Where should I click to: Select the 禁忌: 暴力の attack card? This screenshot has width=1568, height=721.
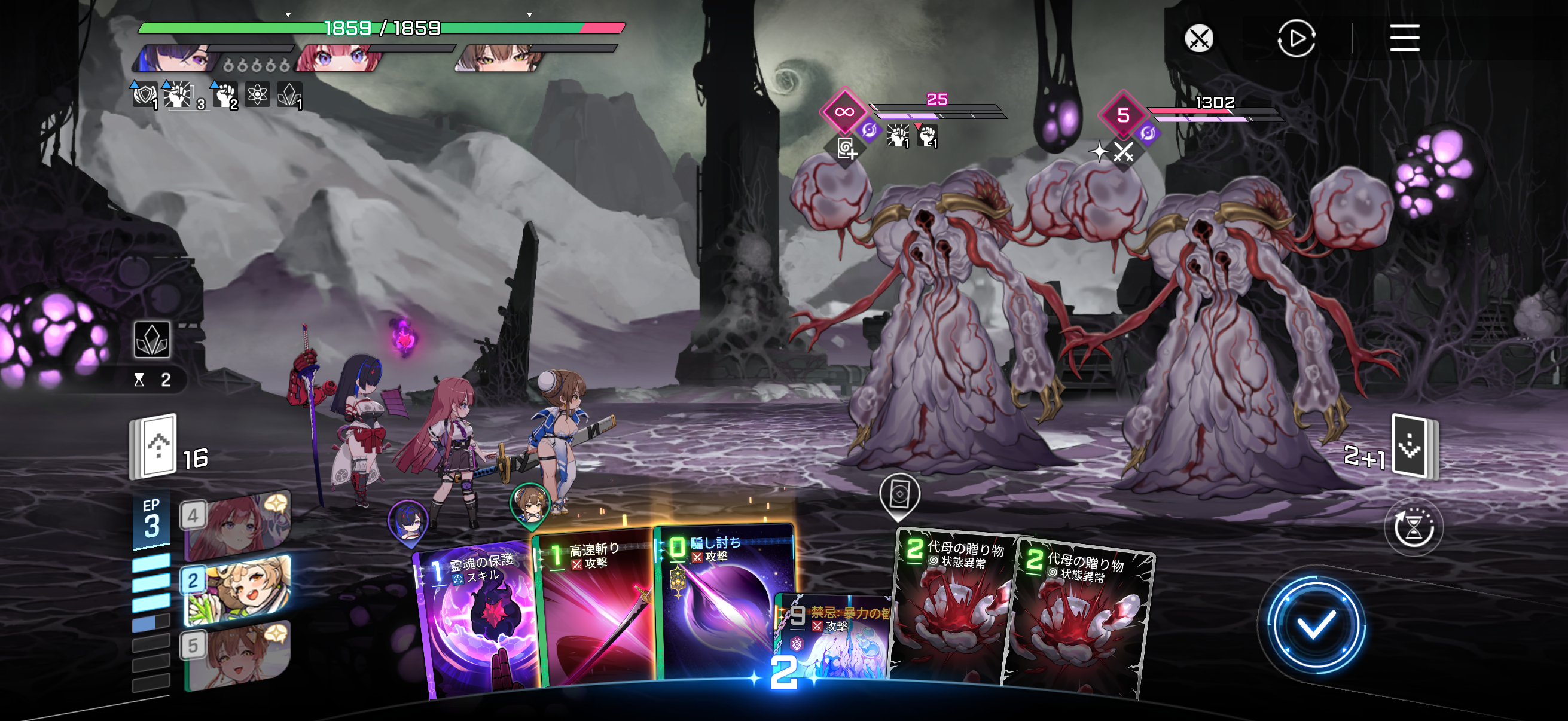(835, 639)
